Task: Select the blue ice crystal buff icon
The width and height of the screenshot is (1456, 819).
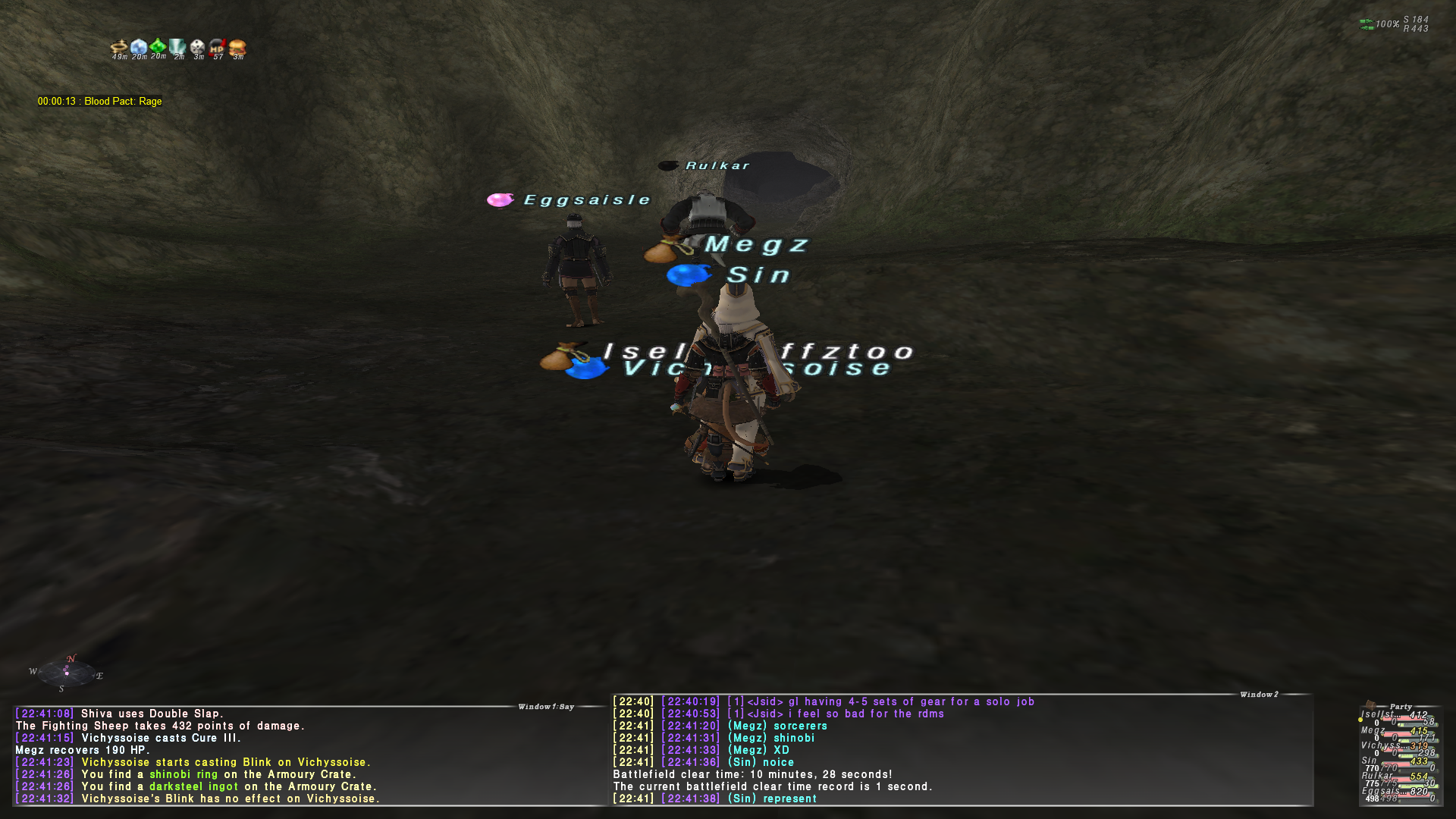Action: tap(139, 49)
